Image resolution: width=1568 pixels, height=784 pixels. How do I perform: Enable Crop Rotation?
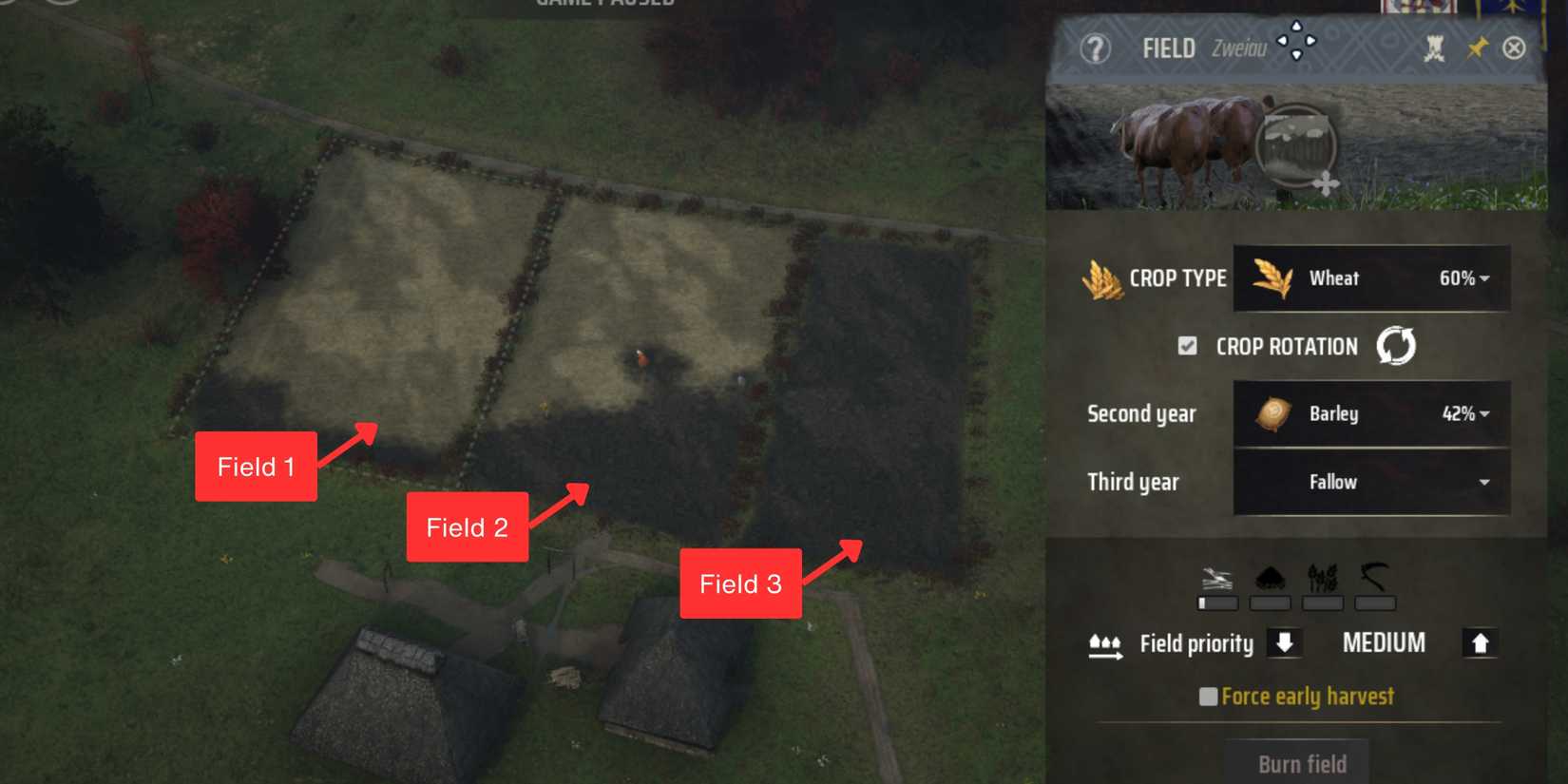coord(1187,346)
